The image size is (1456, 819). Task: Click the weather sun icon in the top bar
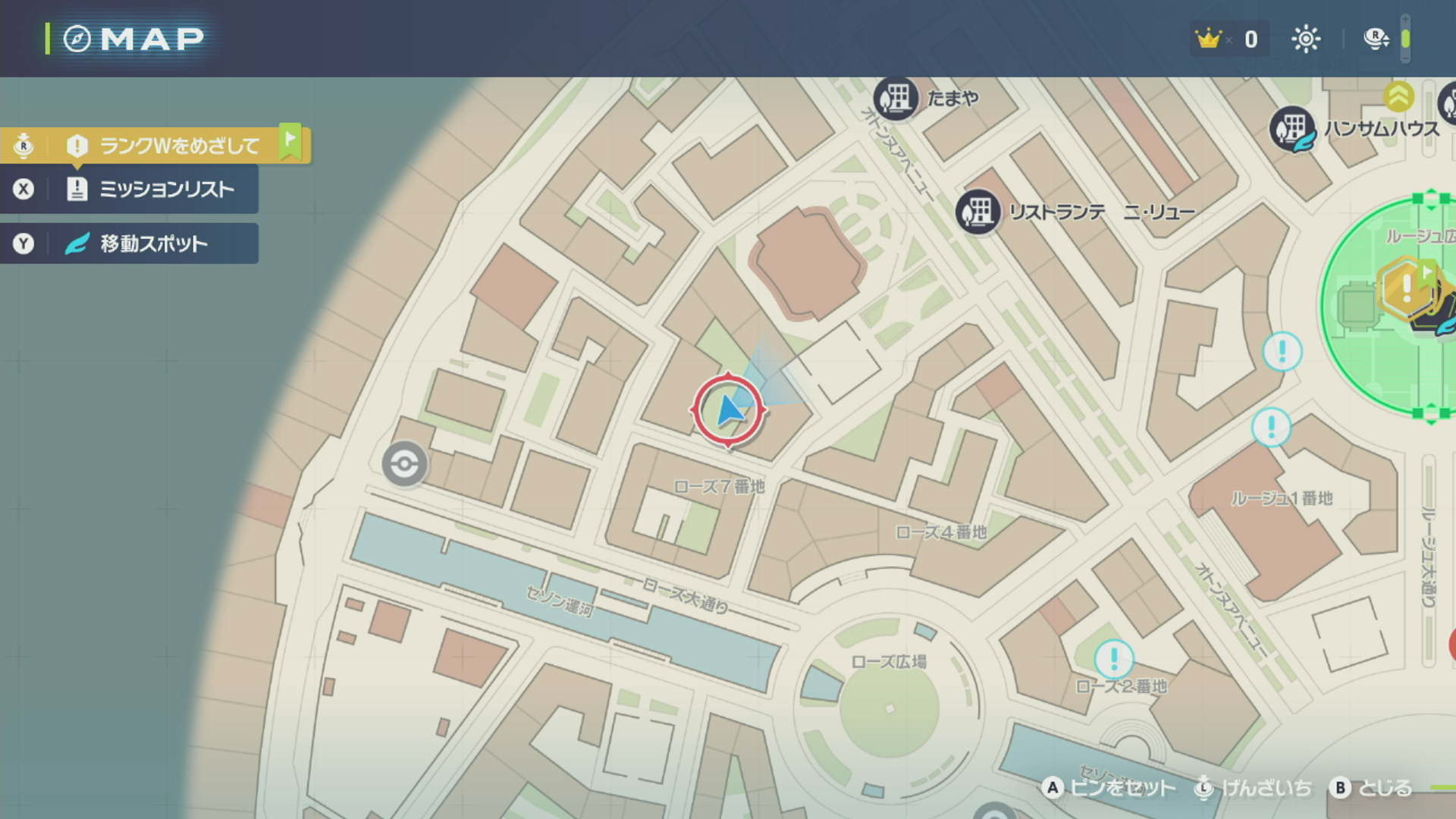click(1306, 39)
